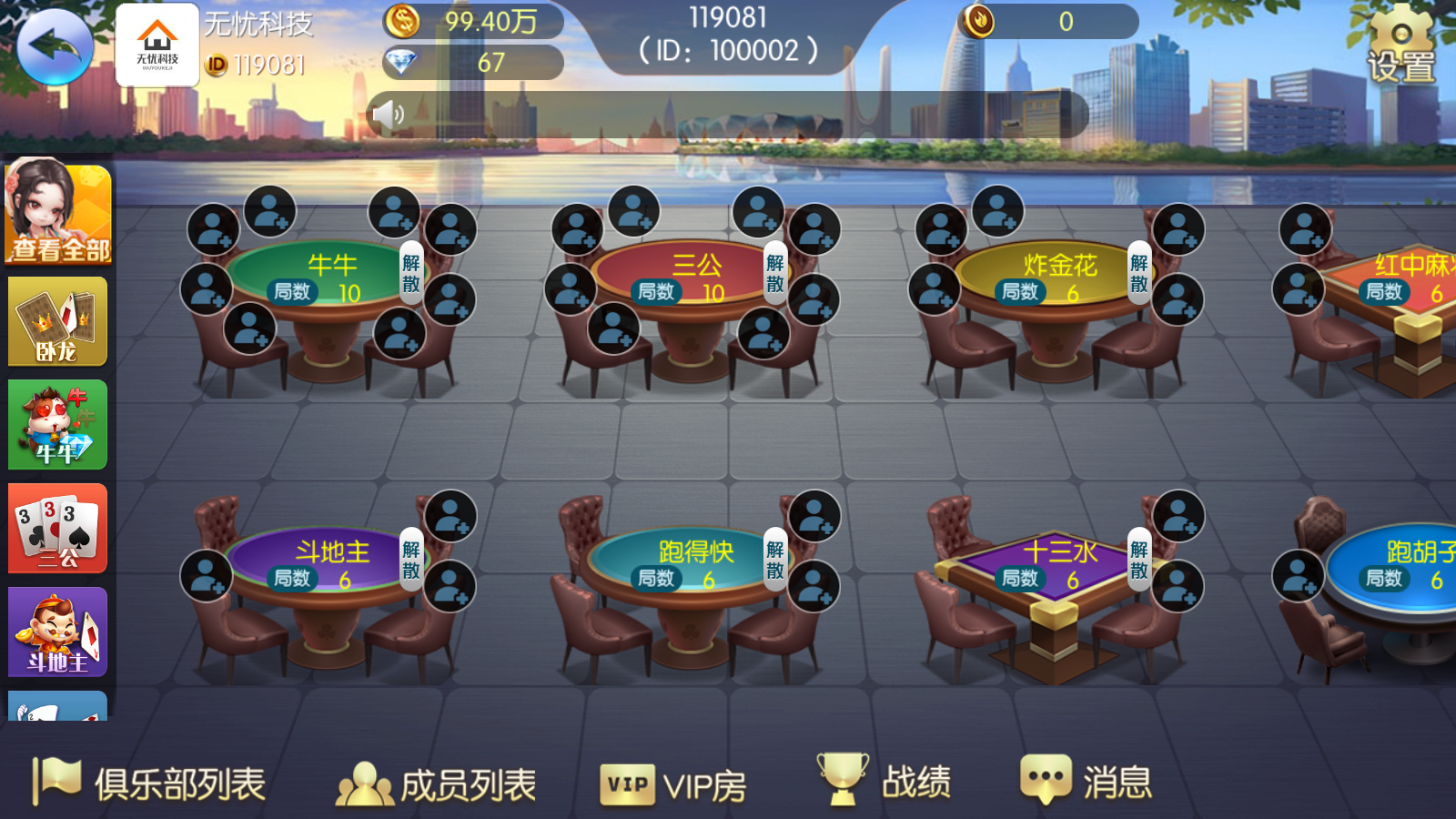Open VIP房 from the bottom bar
Viewport: 1456px width, 819px height.
[675, 782]
